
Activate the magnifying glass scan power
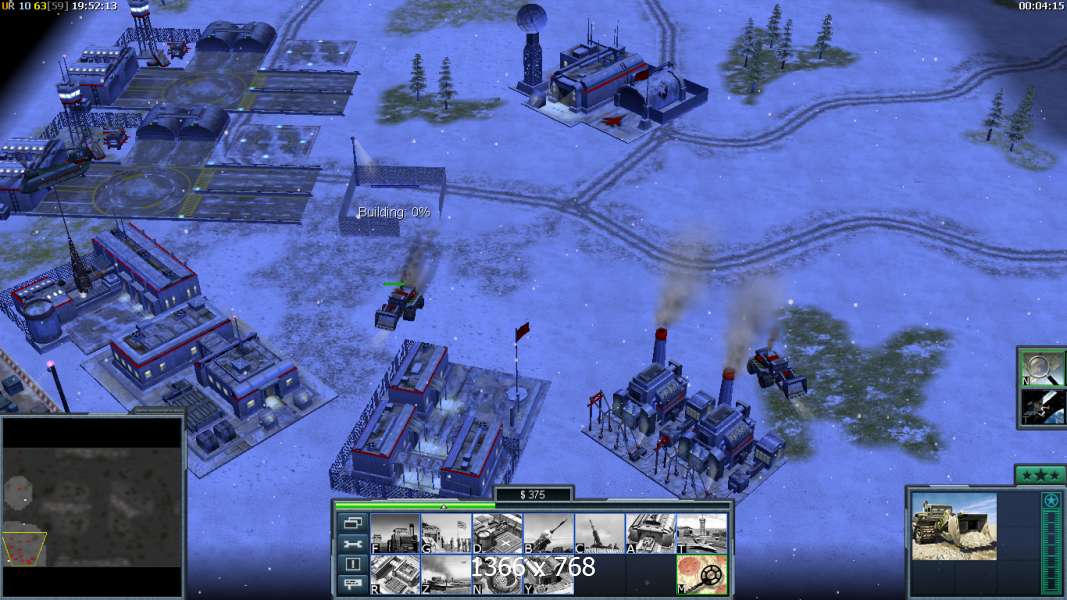(x=1041, y=368)
